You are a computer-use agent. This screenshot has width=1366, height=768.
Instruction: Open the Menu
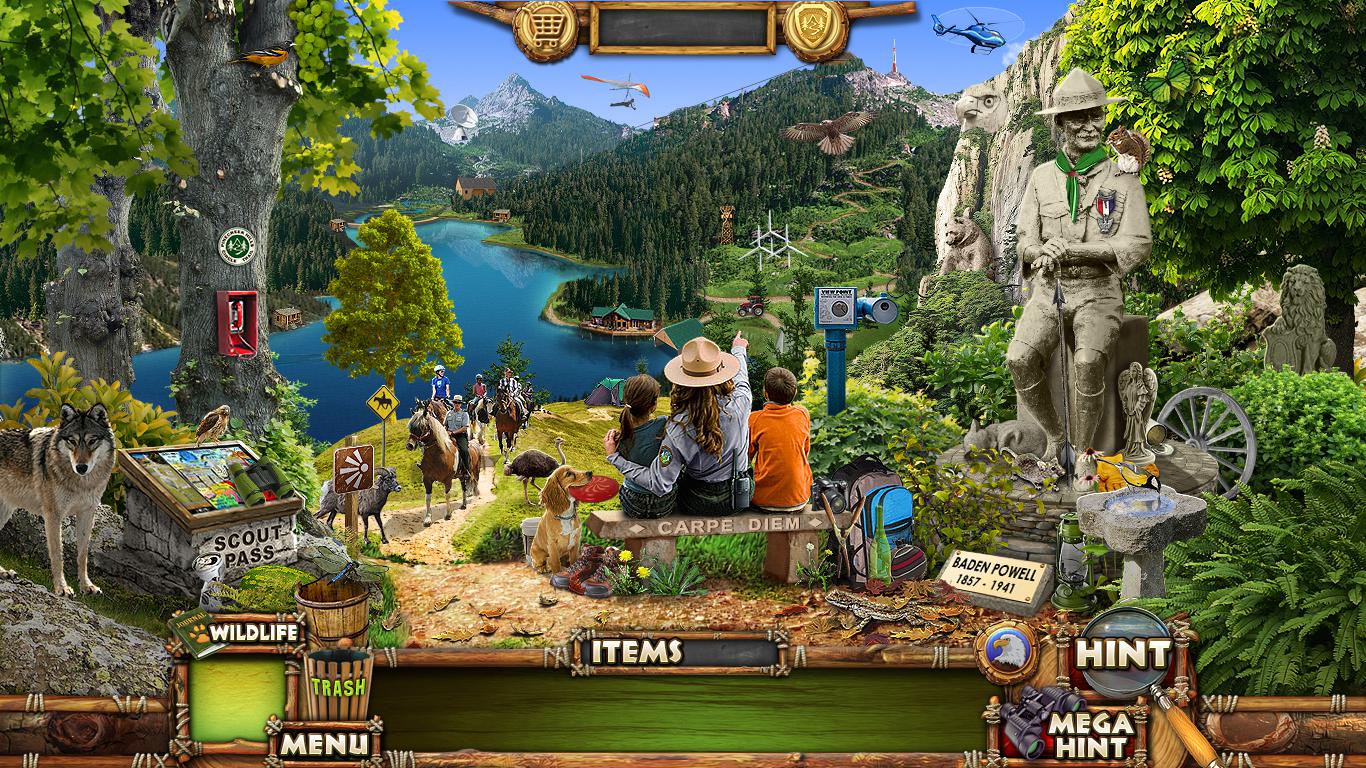point(323,743)
